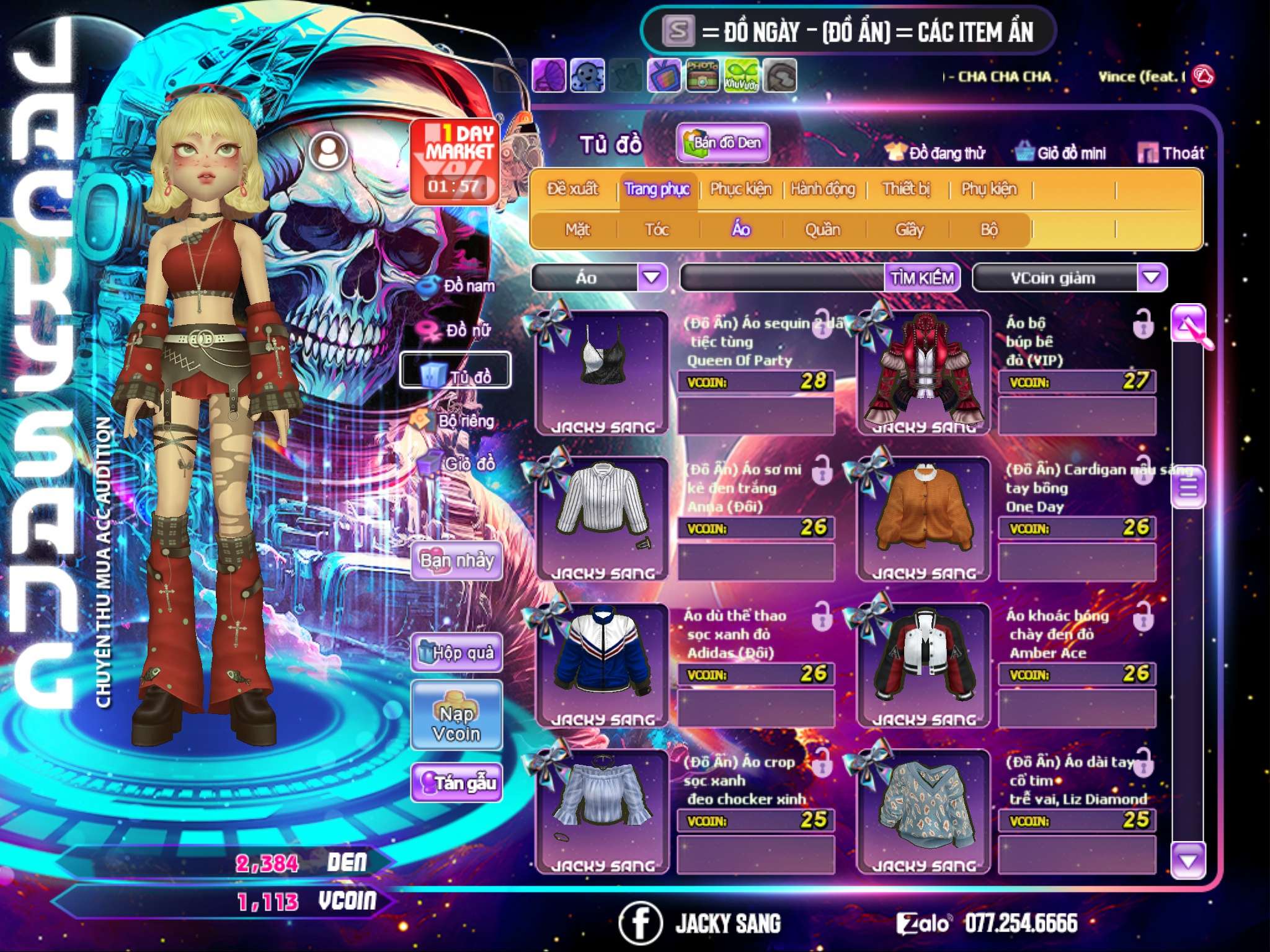
Task: Open the Bán đồ Đen sell button
Action: 723,143
